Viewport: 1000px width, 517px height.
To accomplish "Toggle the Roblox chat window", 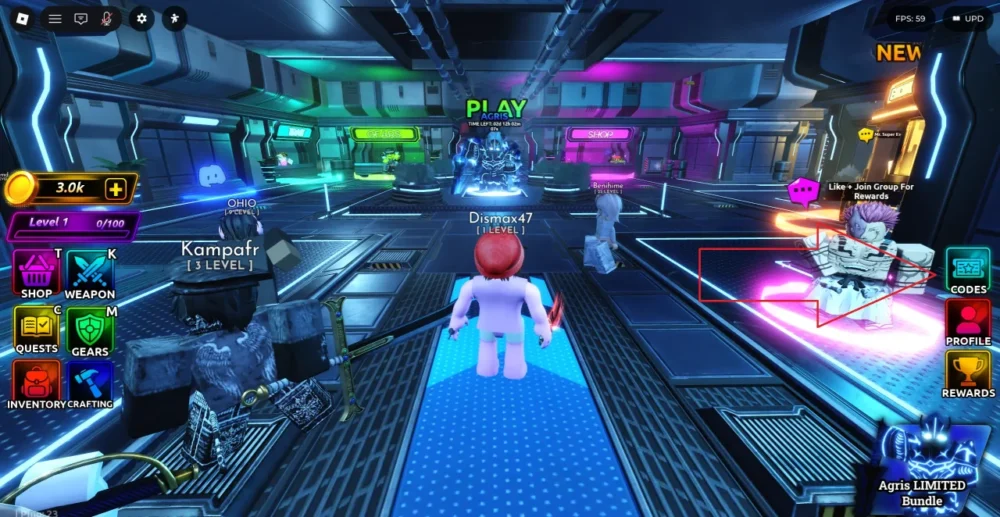I will (81, 19).
